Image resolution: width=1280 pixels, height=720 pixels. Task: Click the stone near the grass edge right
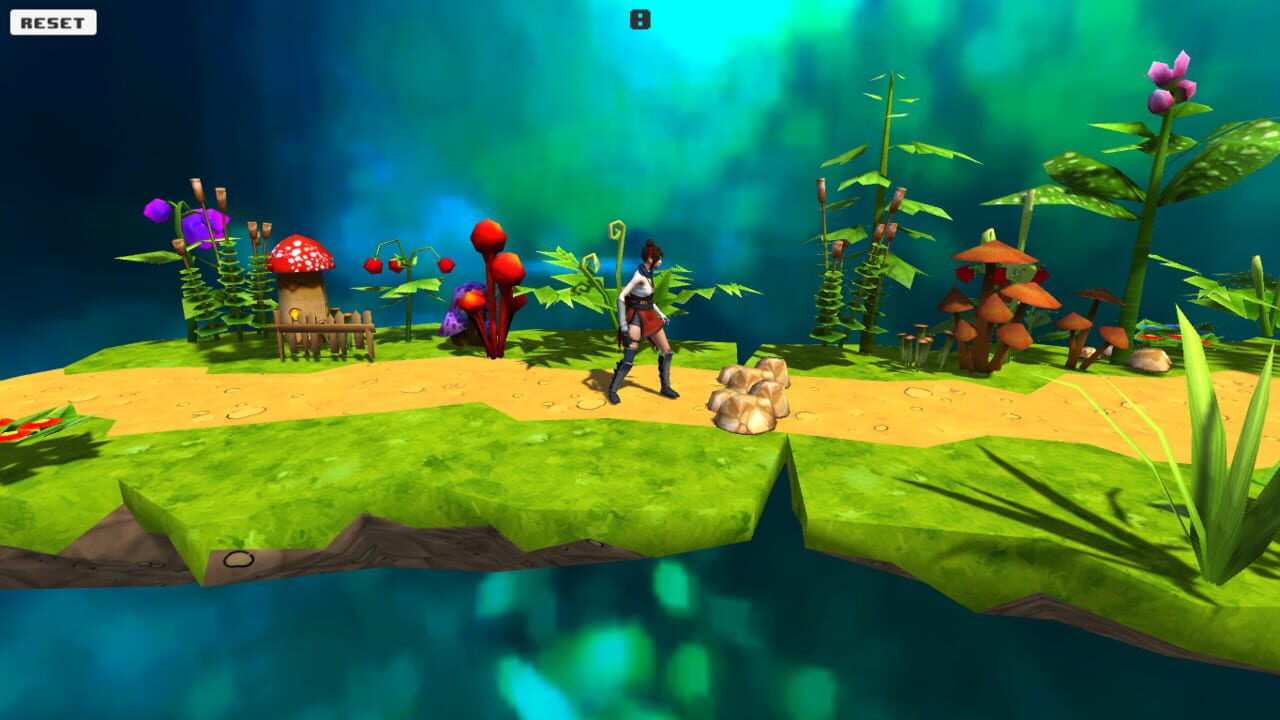[x=1150, y=358]
